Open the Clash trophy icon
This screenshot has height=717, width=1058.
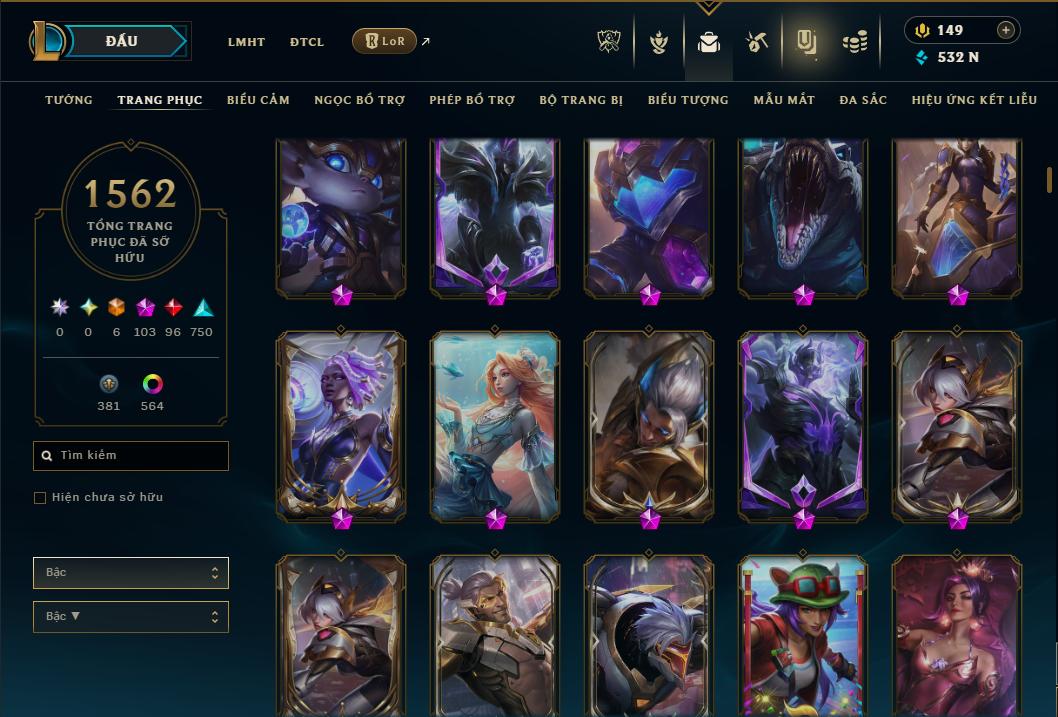pos(609,42)
